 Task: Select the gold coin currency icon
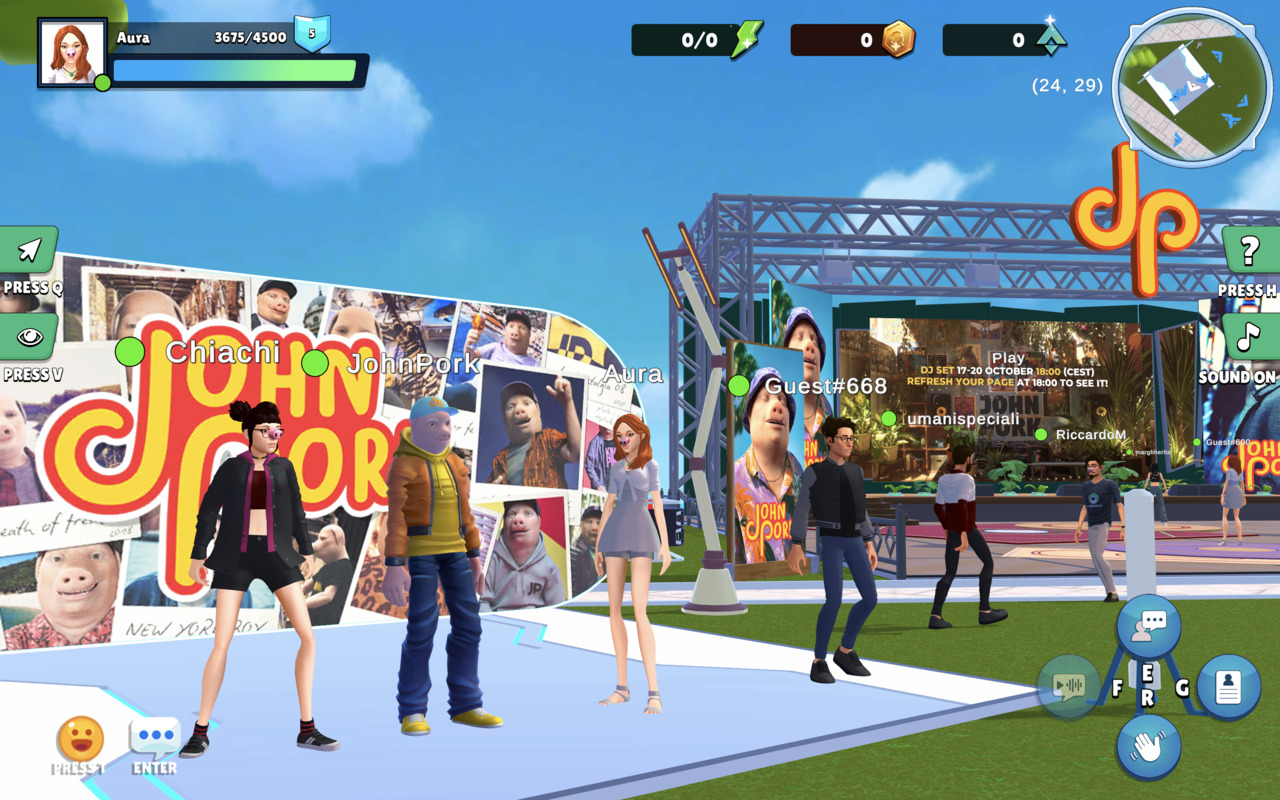click(897, 40)
